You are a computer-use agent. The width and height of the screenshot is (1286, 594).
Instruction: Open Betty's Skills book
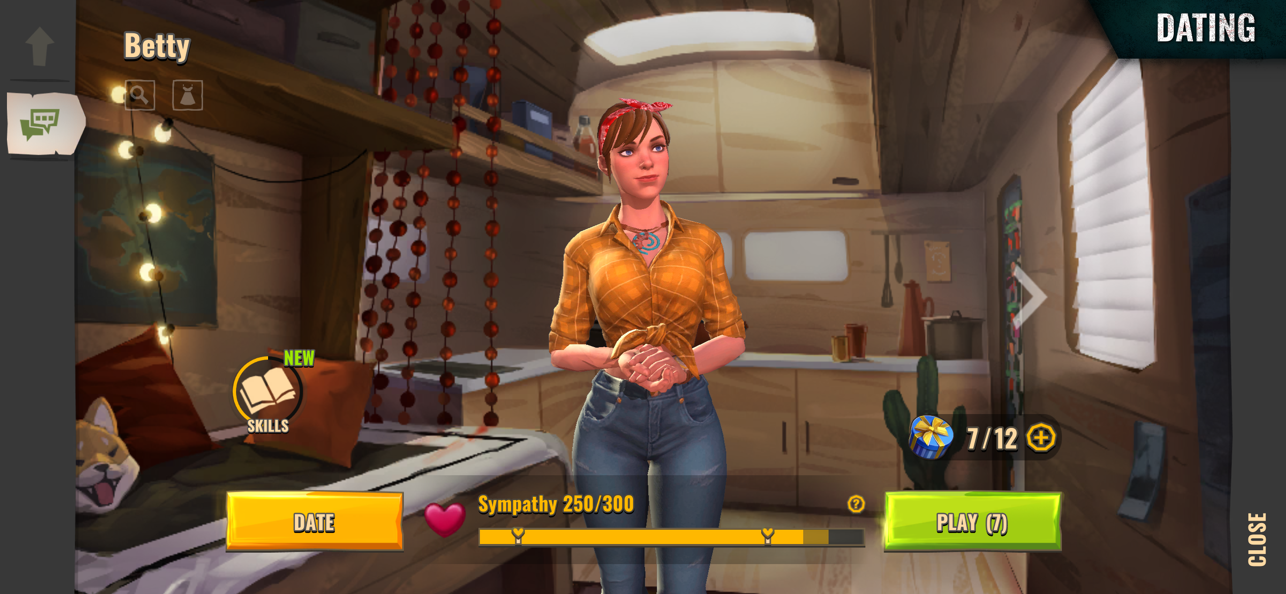267,393
